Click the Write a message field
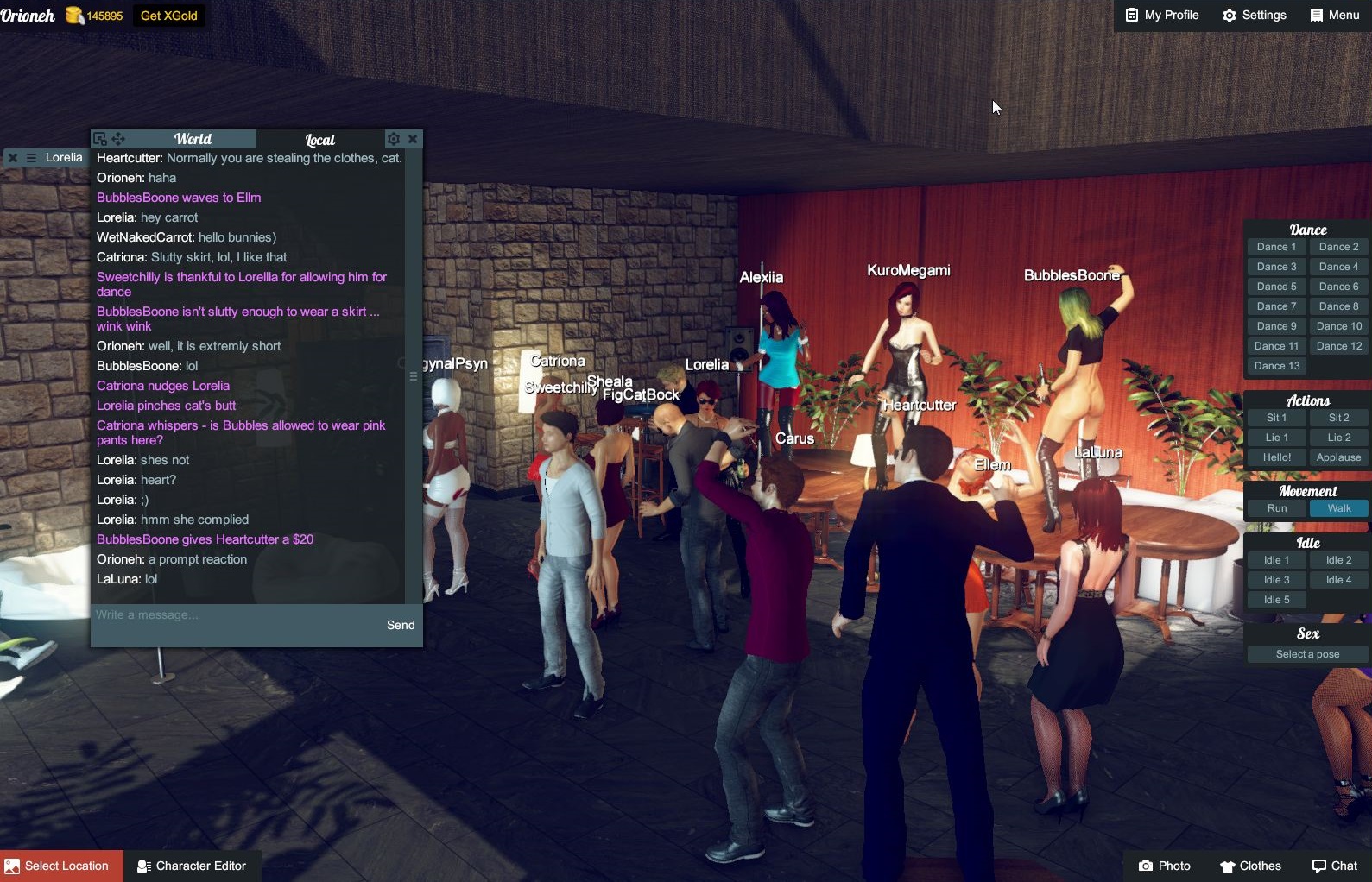 click(x=233, y=615)
